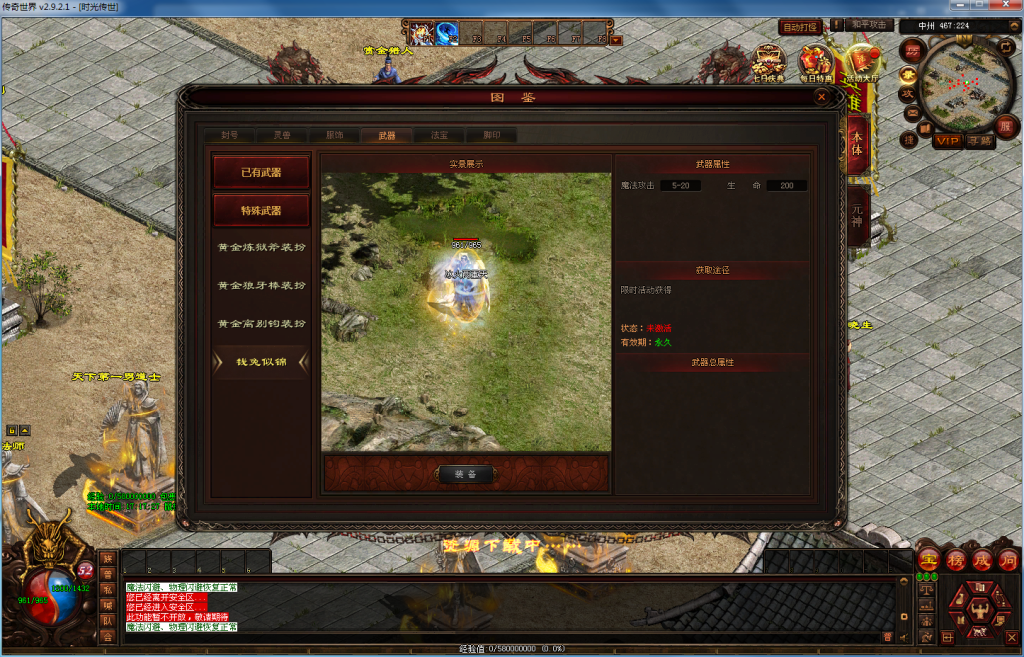Click the 装备 equip button
1024x657 pixels.
click(x=466, y=474)
